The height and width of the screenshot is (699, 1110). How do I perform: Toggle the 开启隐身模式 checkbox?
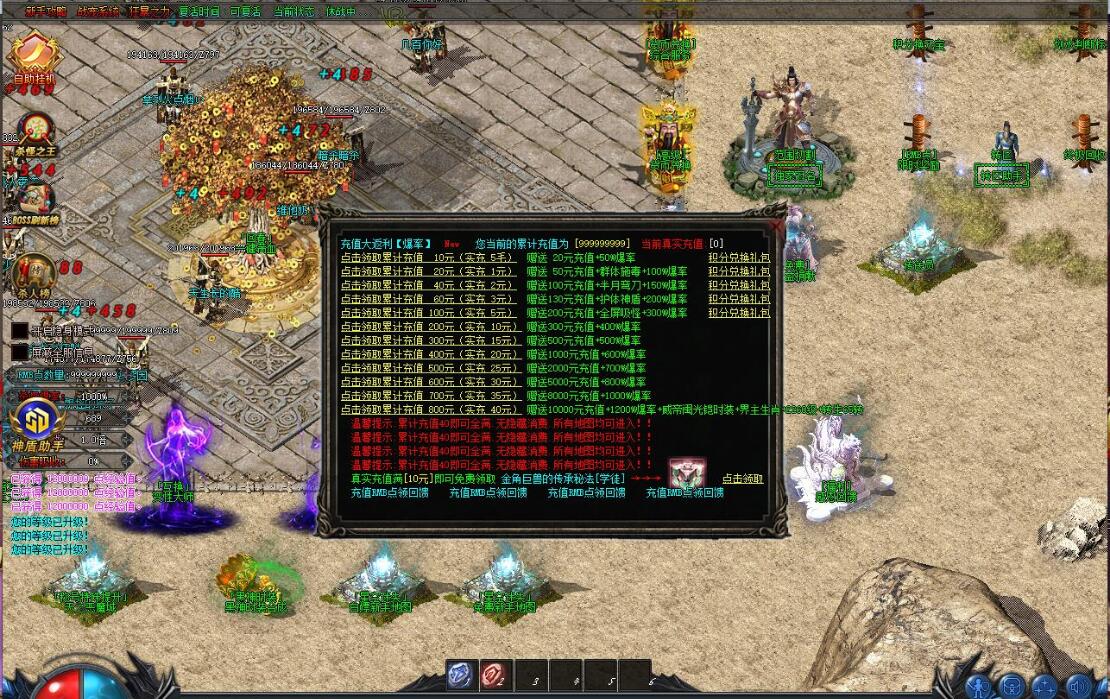[20, 329]
